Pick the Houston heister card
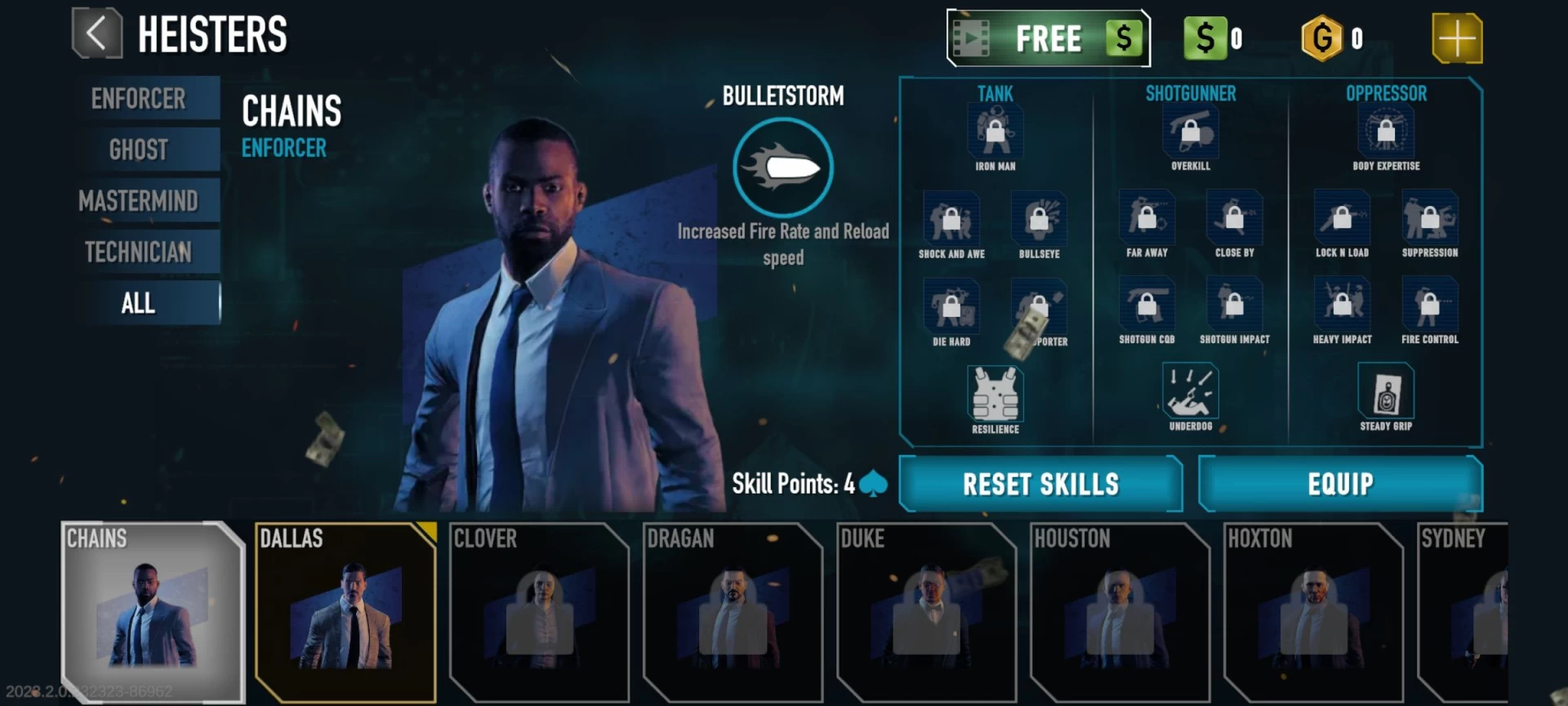This screenshot has height=706, width=1568. [x=1120, y=613]
